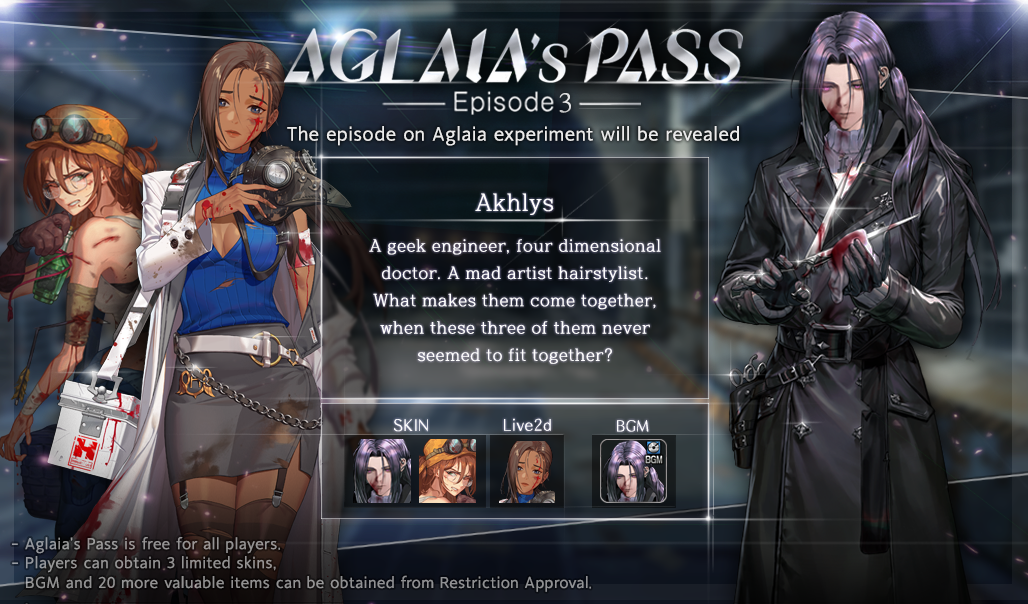1028x604 pixels.
Task: Click the BGM reward icon
Action: (633, 471)
